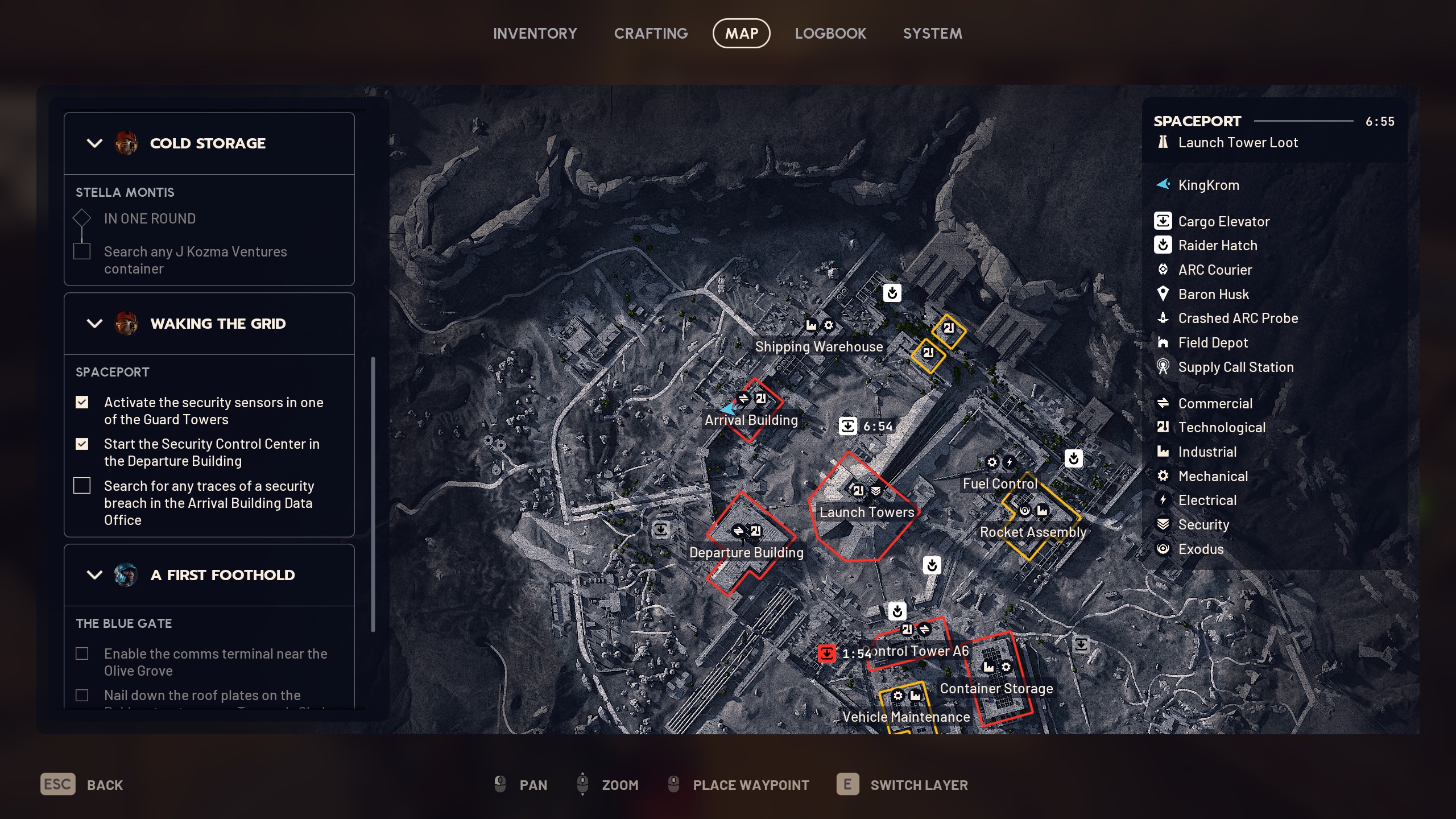
Task: Click the Supply Call Station icon
Action: point(1163,367)
